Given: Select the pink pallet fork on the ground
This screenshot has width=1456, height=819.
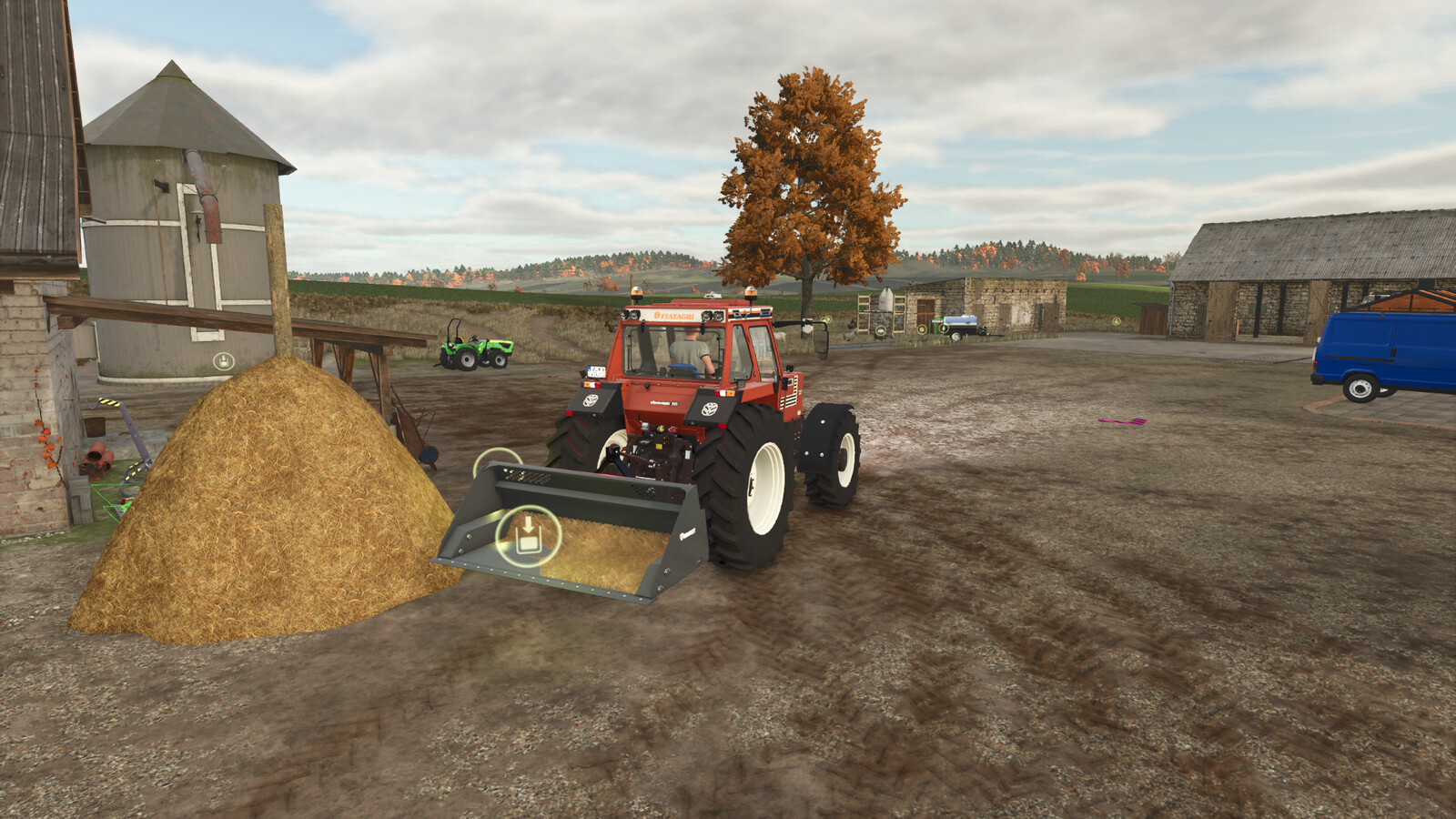Looking at the screenshot, I should click(x=1122, y=421).
